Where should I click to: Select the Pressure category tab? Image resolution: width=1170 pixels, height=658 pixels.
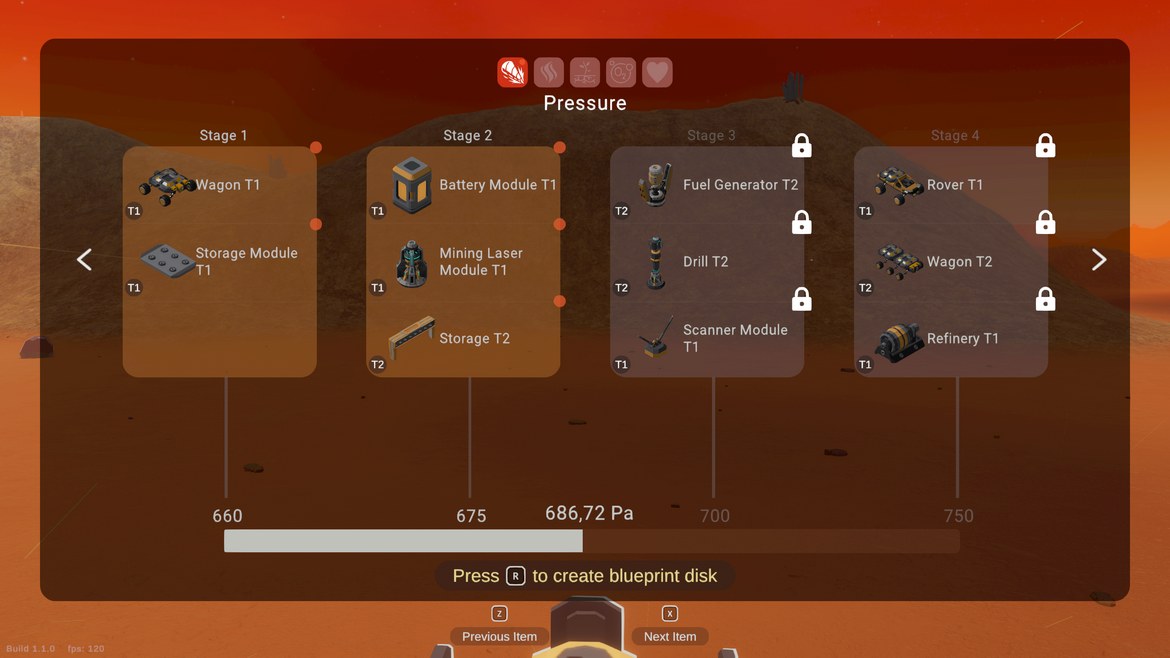[513, 72]
